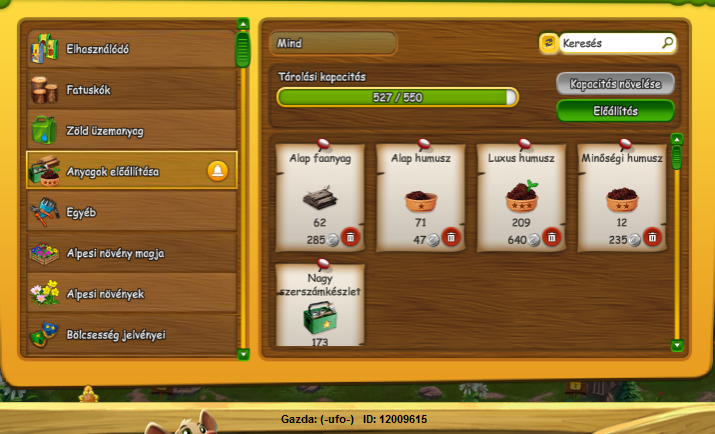This screenshot has width=715, height=434.
Task: Delete the Alap humusz item
Action: [451, 238]
